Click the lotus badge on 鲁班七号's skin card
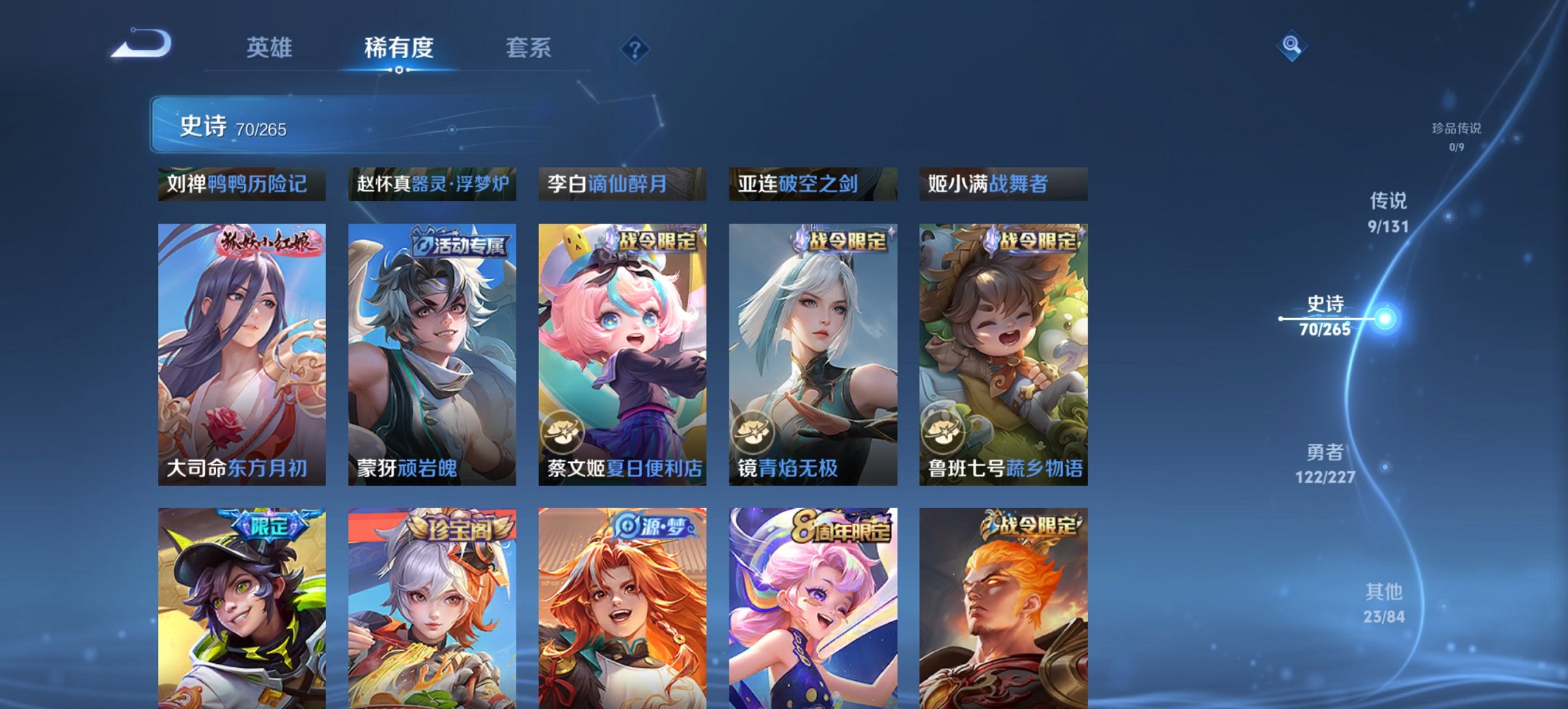 coord(945,430)
